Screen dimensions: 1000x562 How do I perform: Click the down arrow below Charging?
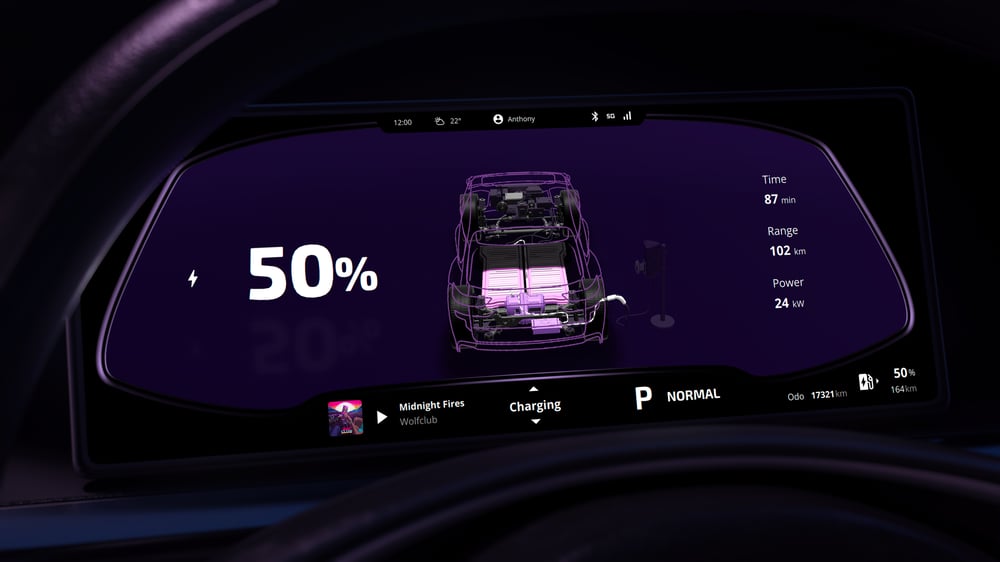pyautogui.click(x=535, y=422)
